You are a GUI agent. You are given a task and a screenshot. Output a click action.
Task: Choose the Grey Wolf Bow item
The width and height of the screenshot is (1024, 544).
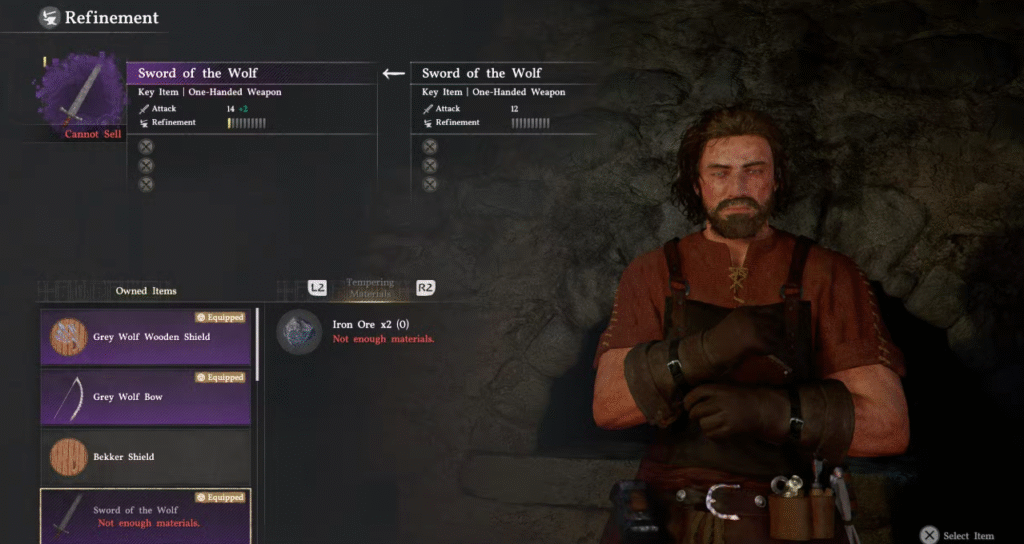(x=145, y=397)
